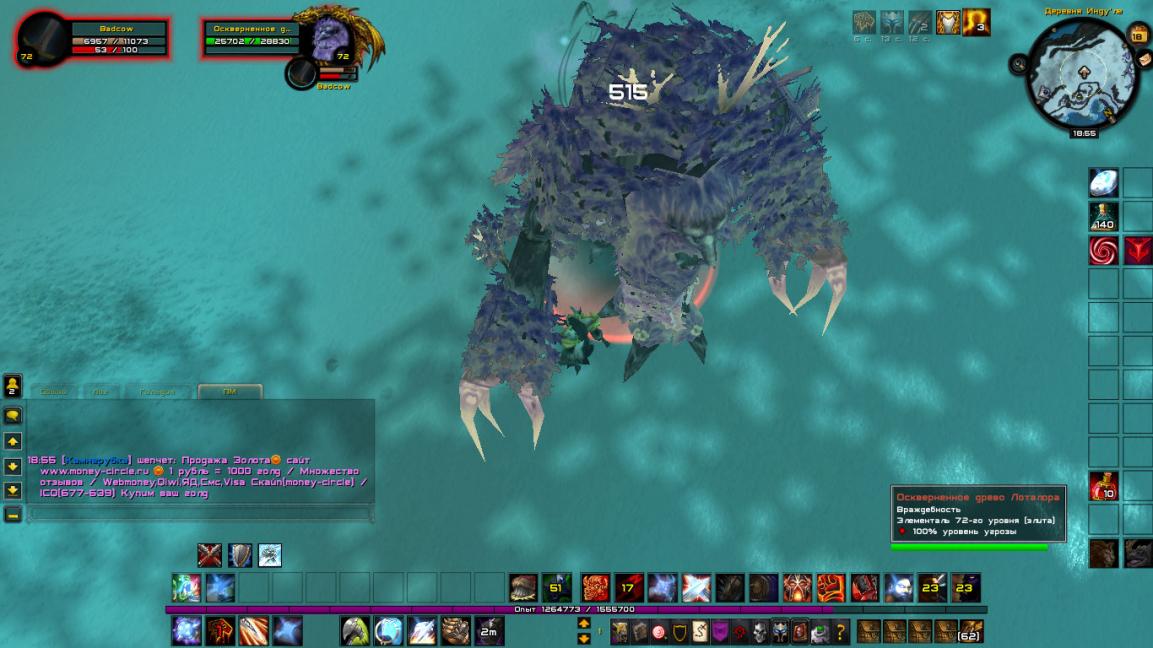1153x648 pixels.
Task: Select the Badcow player portrait frame
Action: [x=42, y=38]
